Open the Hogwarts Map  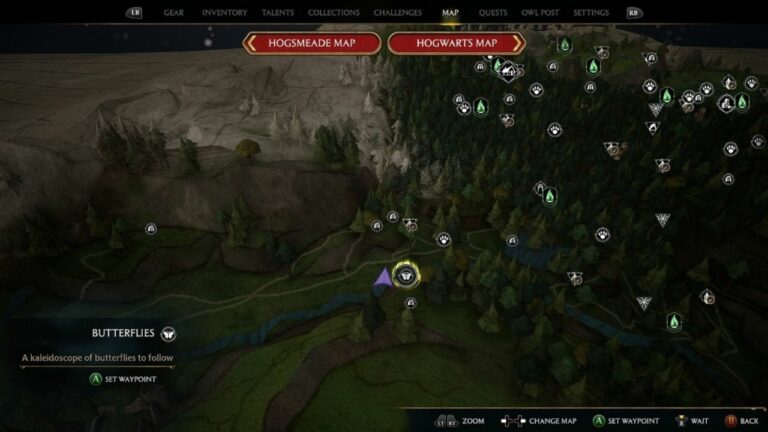pos(456,43)
